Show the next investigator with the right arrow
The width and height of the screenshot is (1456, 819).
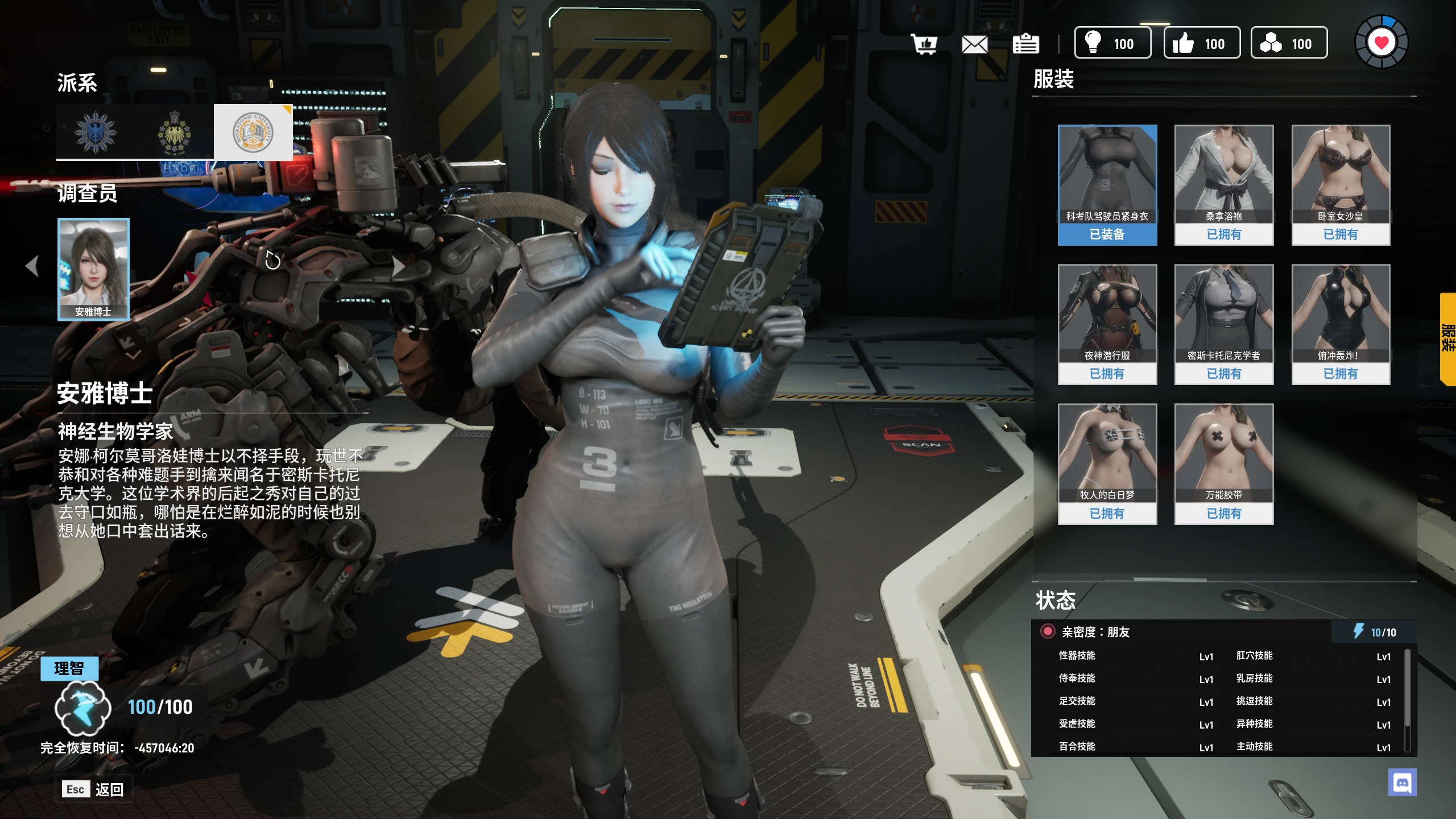(x=398, y=266)
